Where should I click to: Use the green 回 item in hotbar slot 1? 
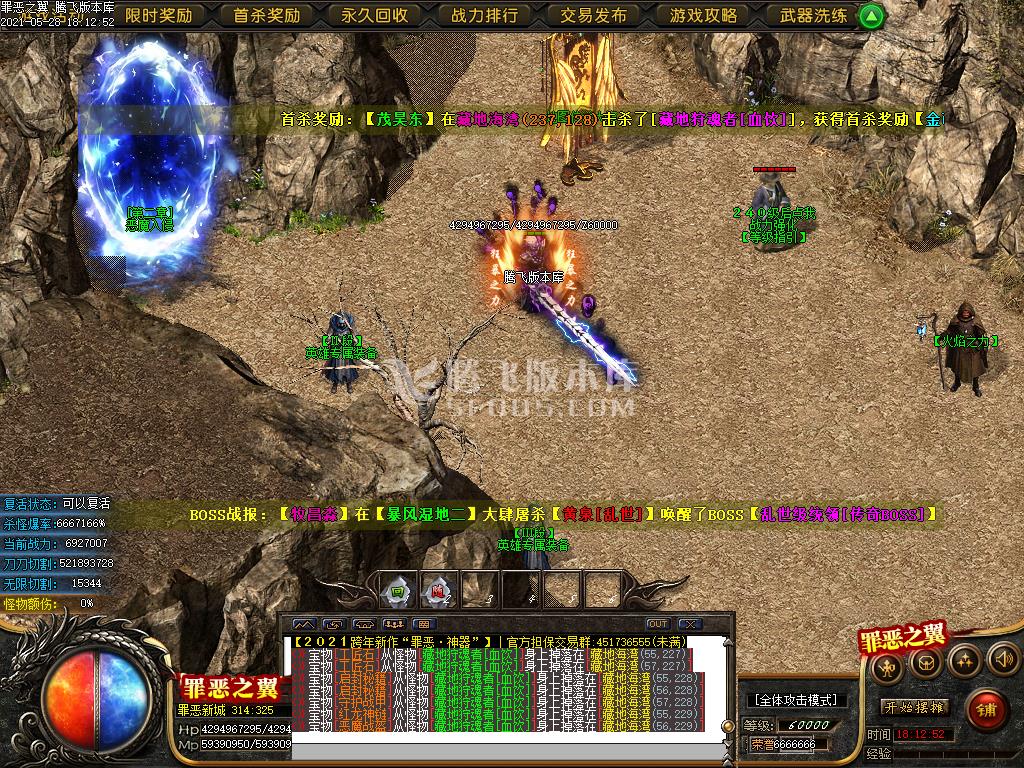[x=398, y=590]
